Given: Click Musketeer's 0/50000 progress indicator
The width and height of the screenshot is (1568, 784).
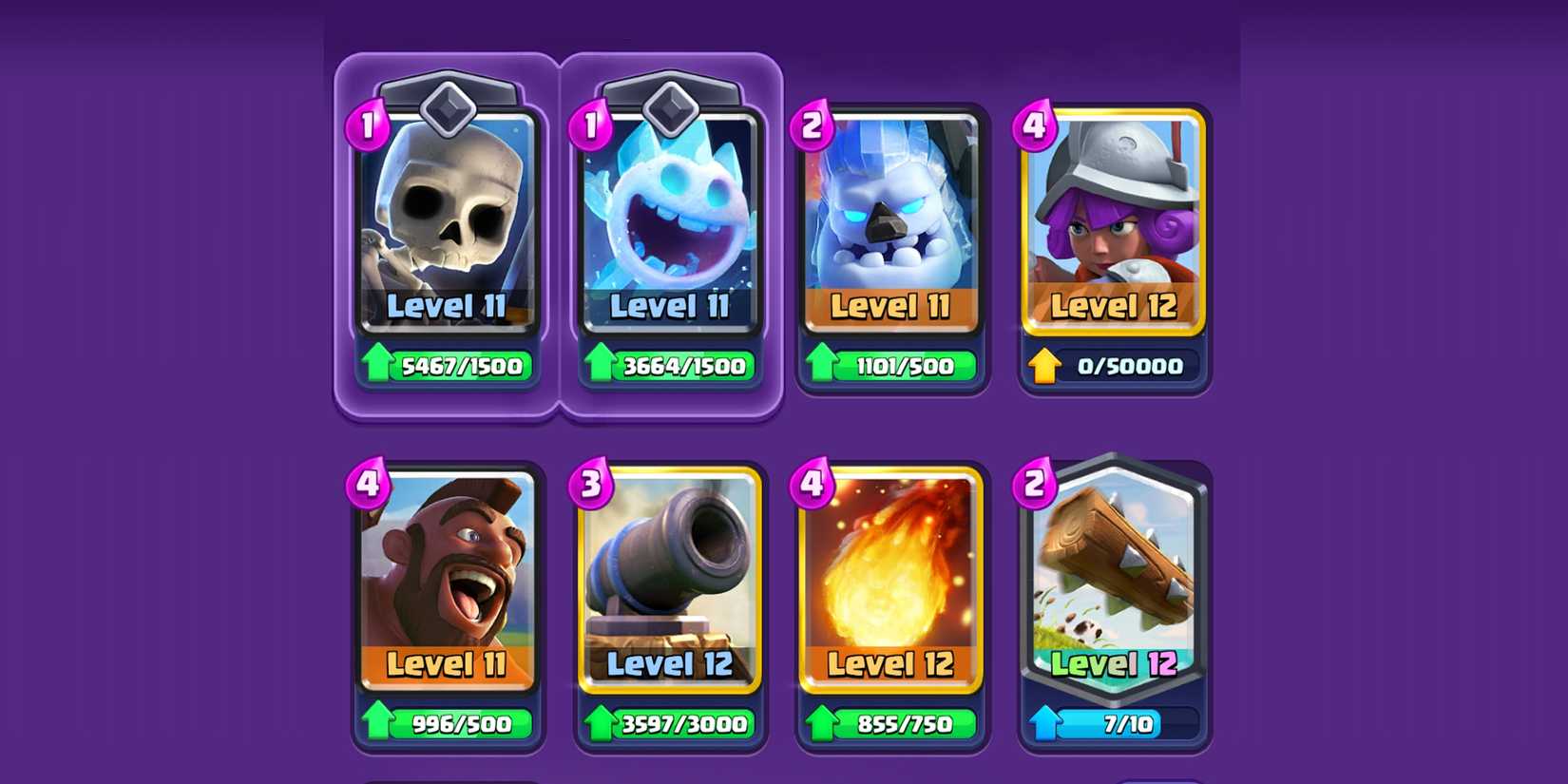Looking at the screenshot, I should click(x=1114, y=366).
